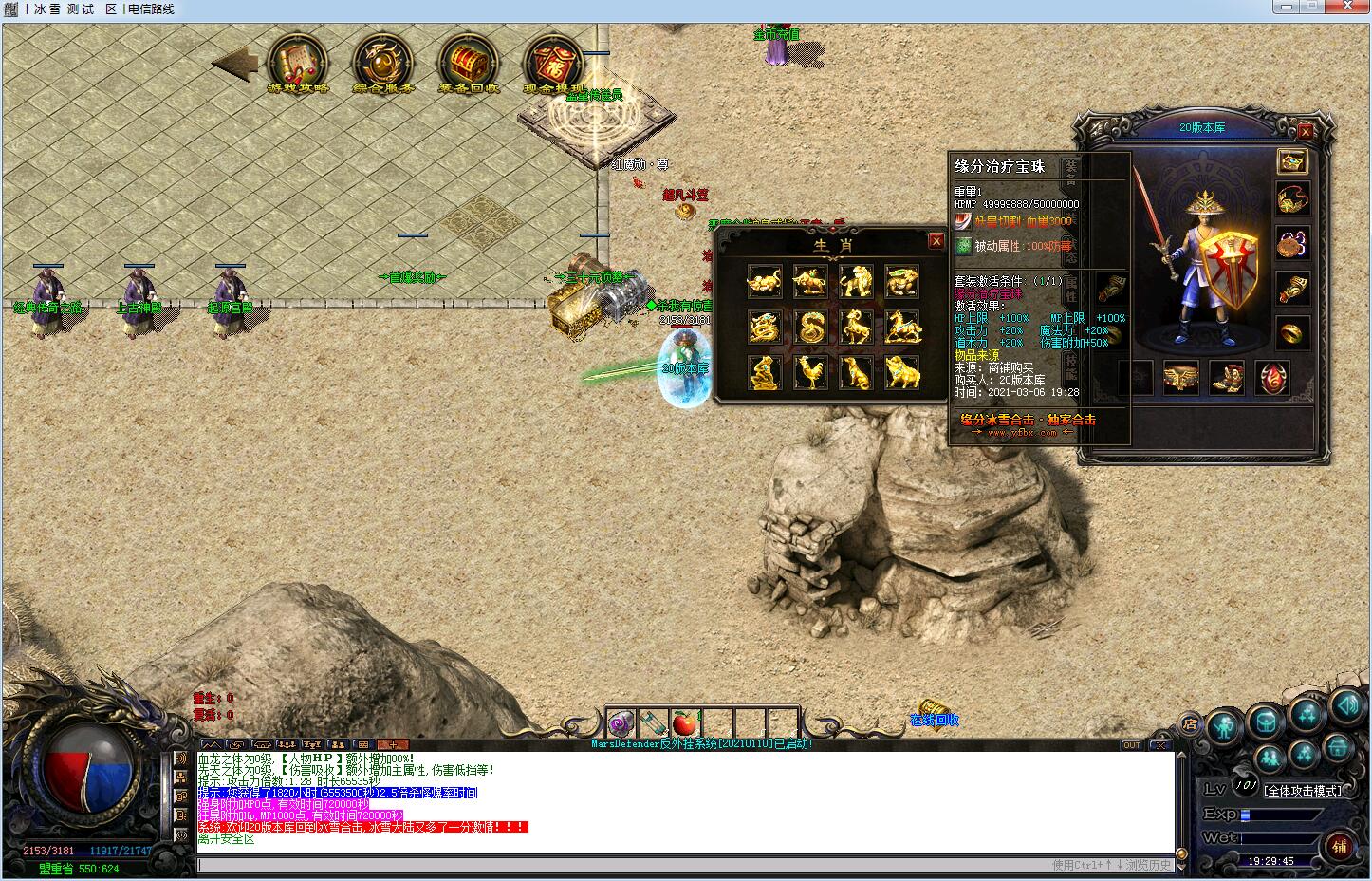Image resolution: width=1372 pixels, height=881 pixels.
Task: Open the bag icon in bottom-right orbs
Action: tap(1267, 723)
